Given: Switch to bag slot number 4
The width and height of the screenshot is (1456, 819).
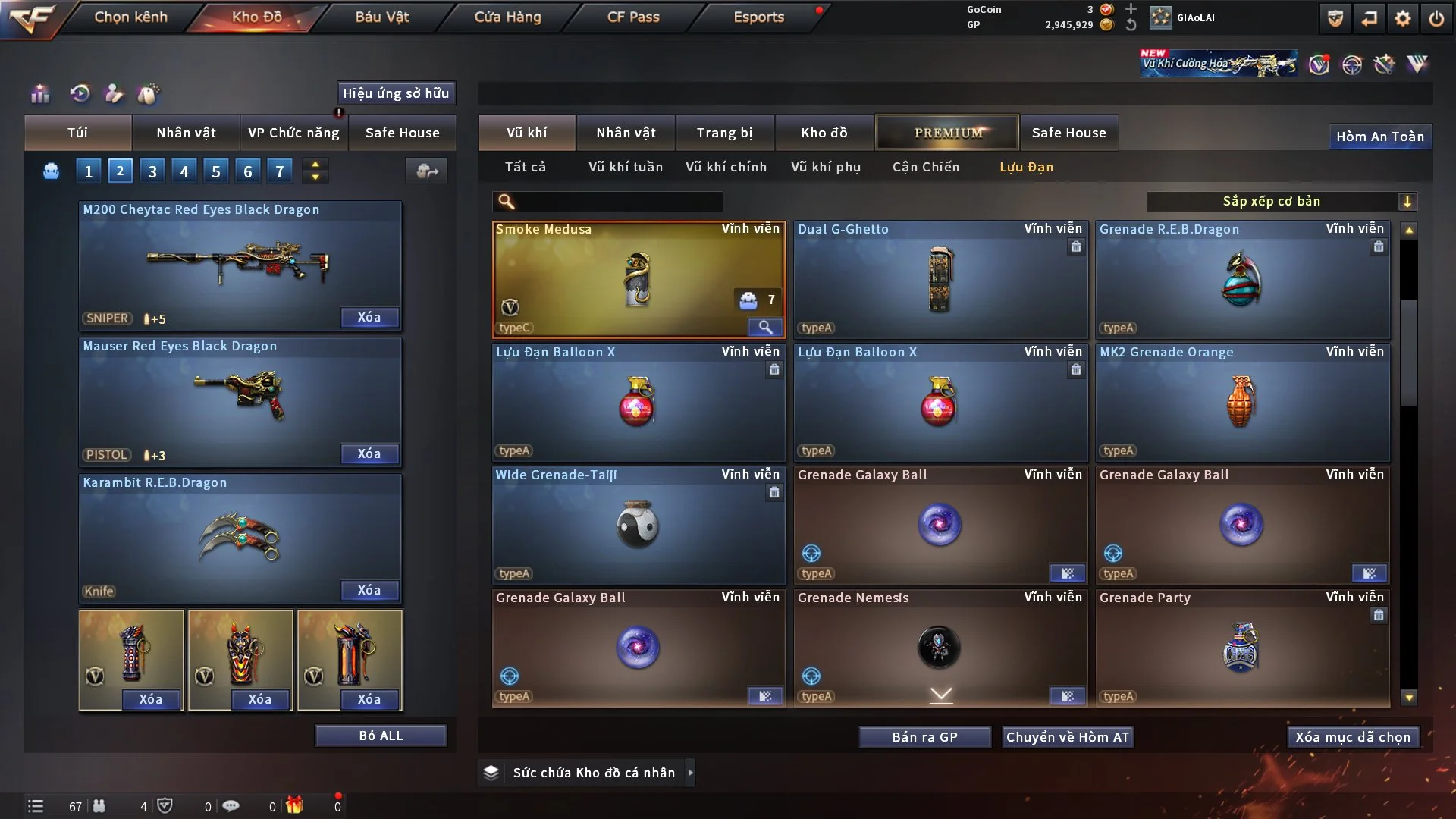Looking at the screenshot, I should 184,171.
